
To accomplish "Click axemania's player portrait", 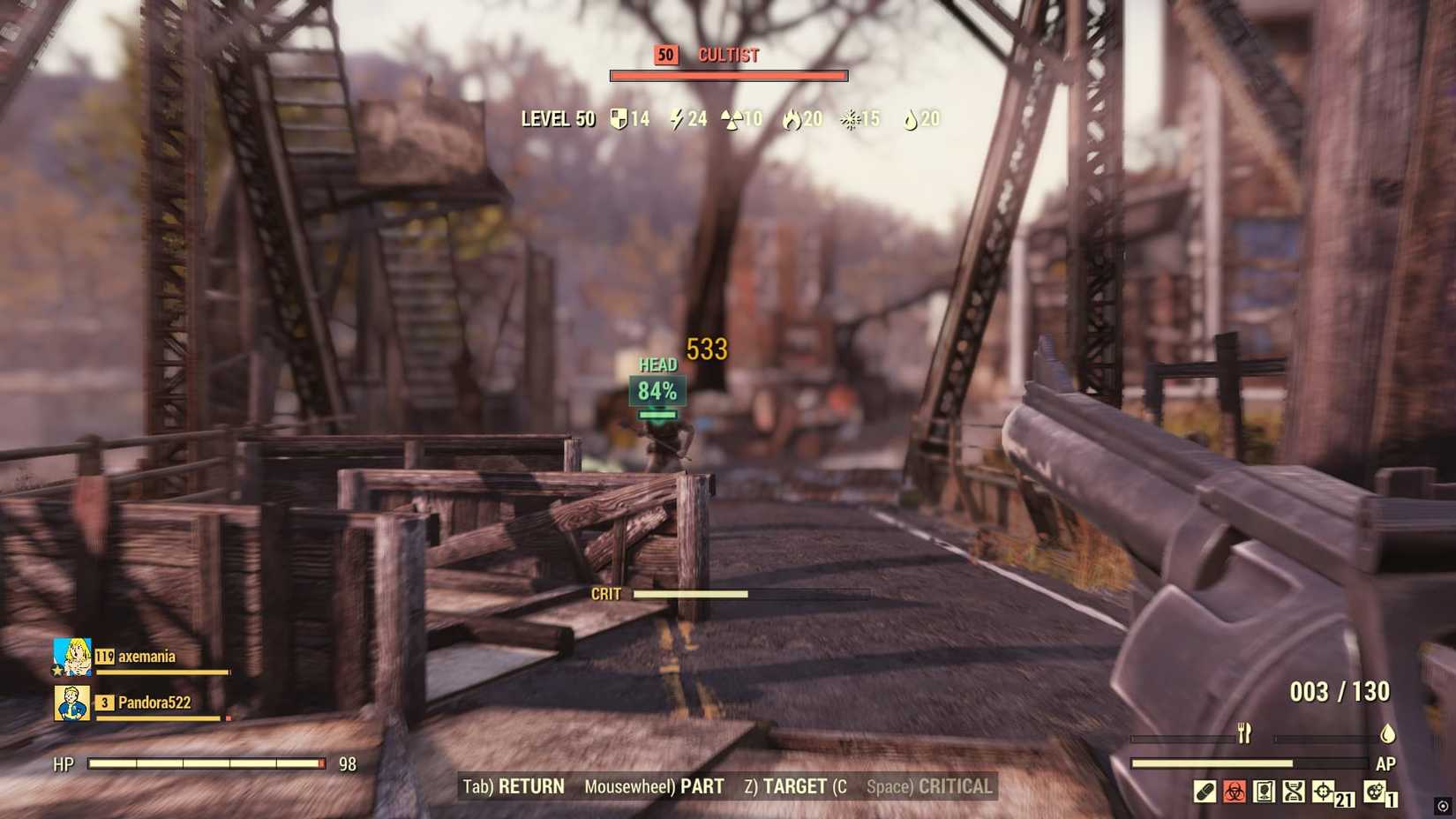I will [70, 656].
